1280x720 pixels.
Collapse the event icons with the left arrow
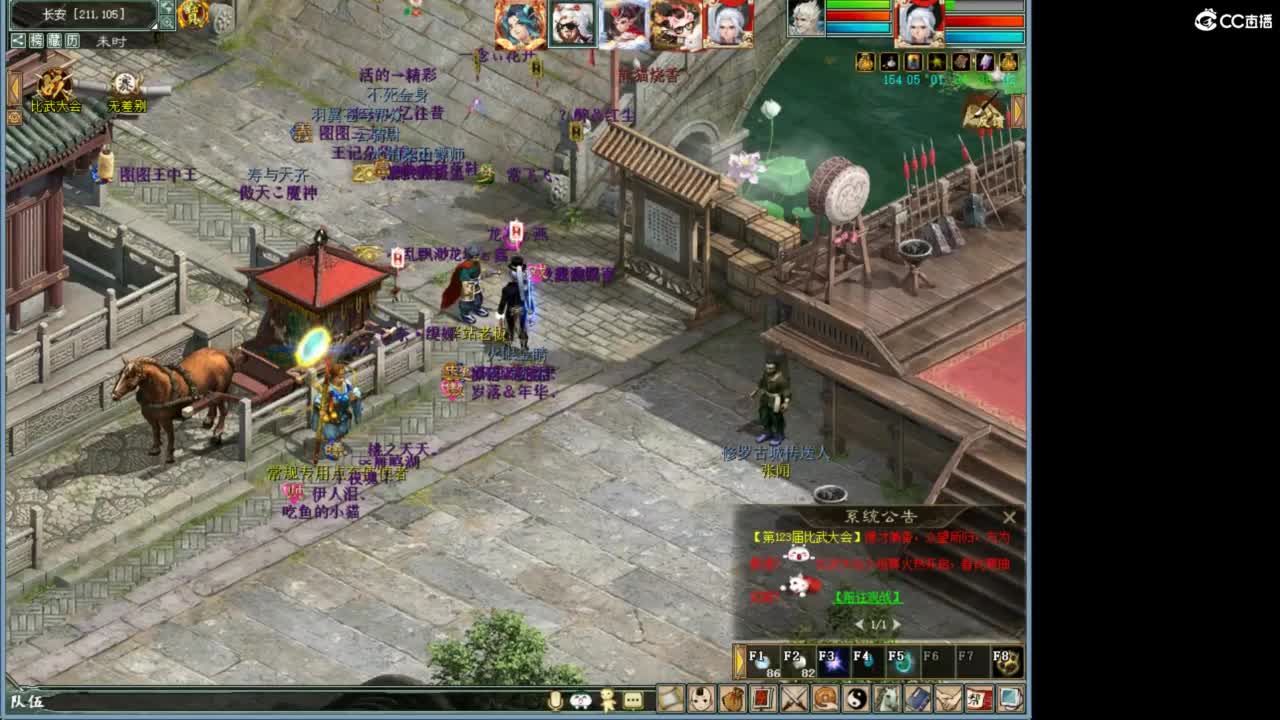click(x=13, y=85)
